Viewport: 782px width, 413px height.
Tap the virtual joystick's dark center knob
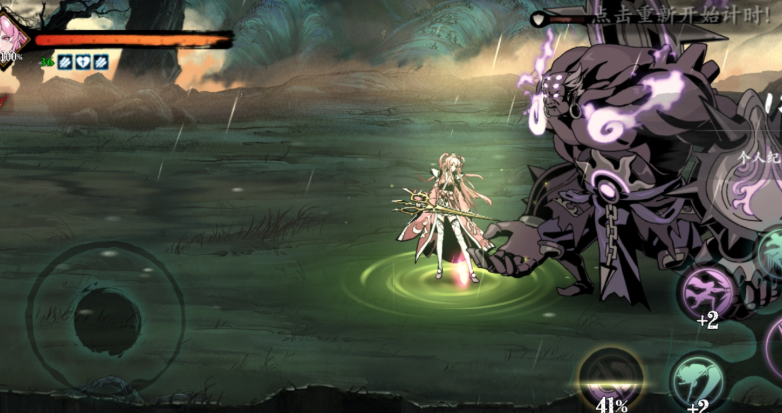pos(106,321)
